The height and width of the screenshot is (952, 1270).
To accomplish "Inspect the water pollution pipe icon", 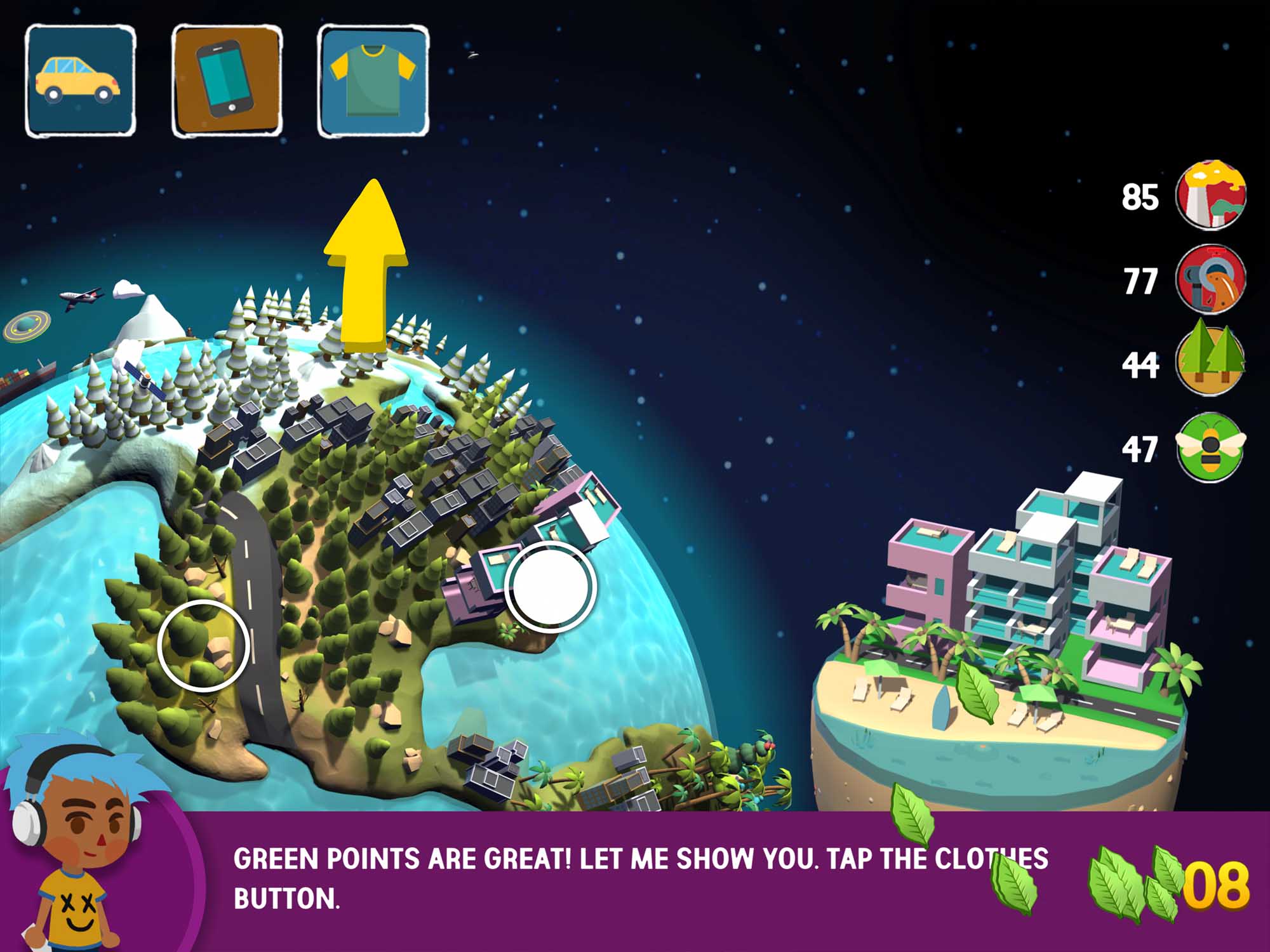I will click(1210, 279).
